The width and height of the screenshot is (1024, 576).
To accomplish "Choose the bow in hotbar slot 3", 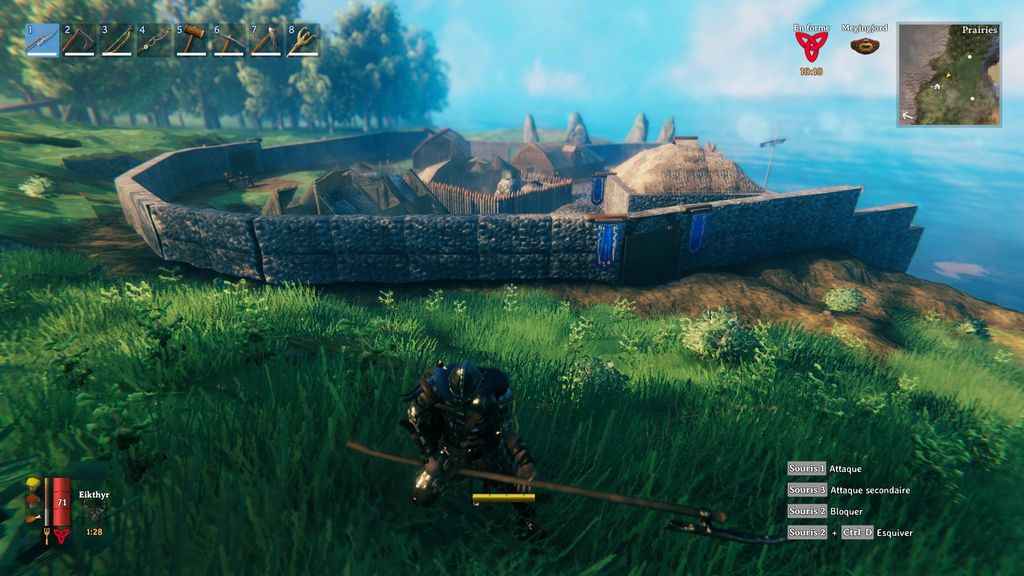I will 117,40.
